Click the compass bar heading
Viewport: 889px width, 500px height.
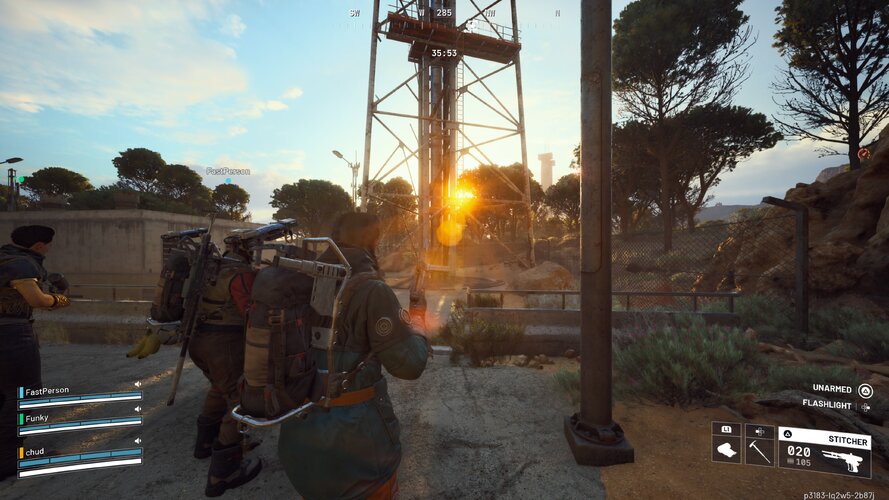(x=443, y=14)
